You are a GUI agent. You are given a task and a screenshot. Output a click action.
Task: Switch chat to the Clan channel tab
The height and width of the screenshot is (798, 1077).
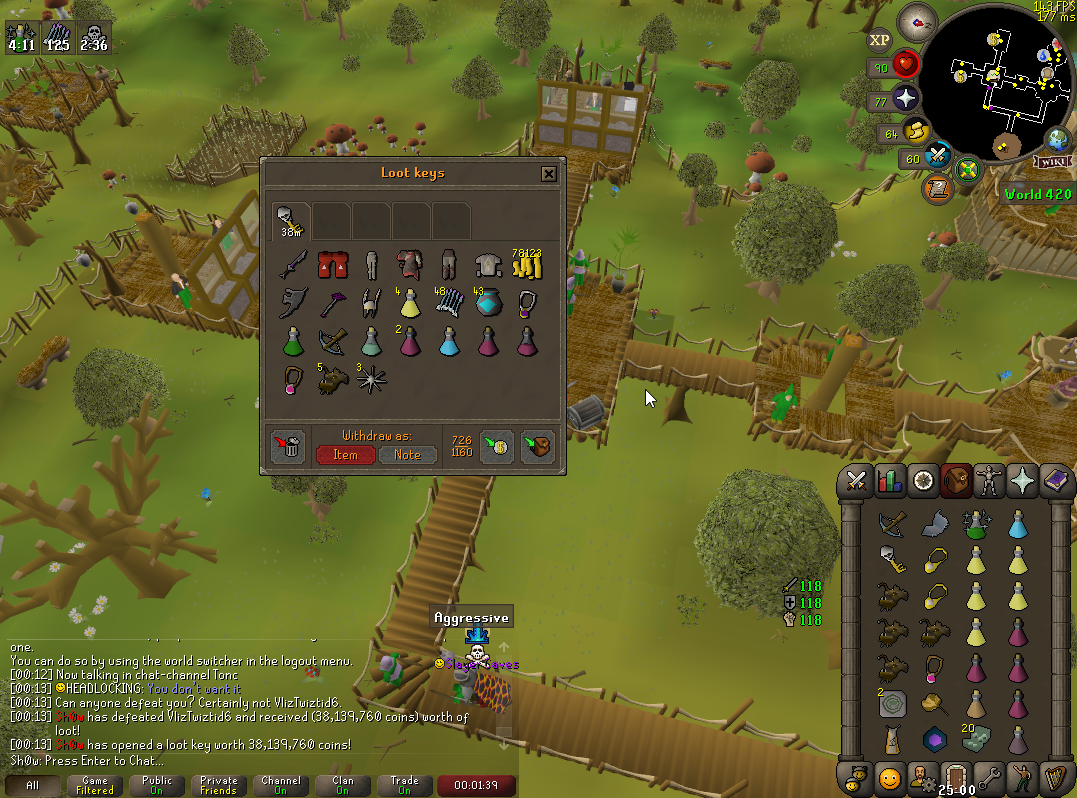click(x=343, y=785)
